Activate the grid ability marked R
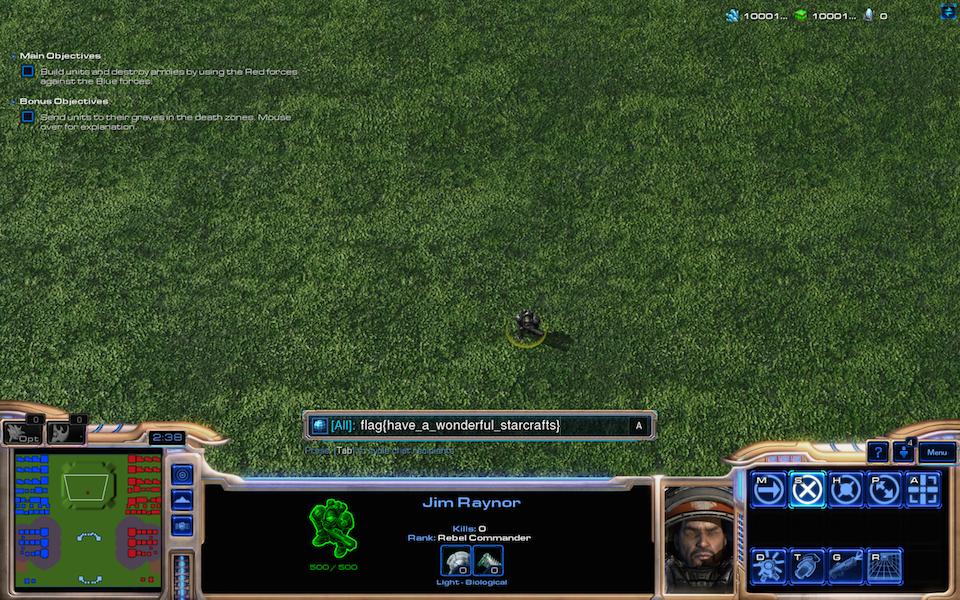960x600 pixels. pyautogui.click(x=884, y=566)
